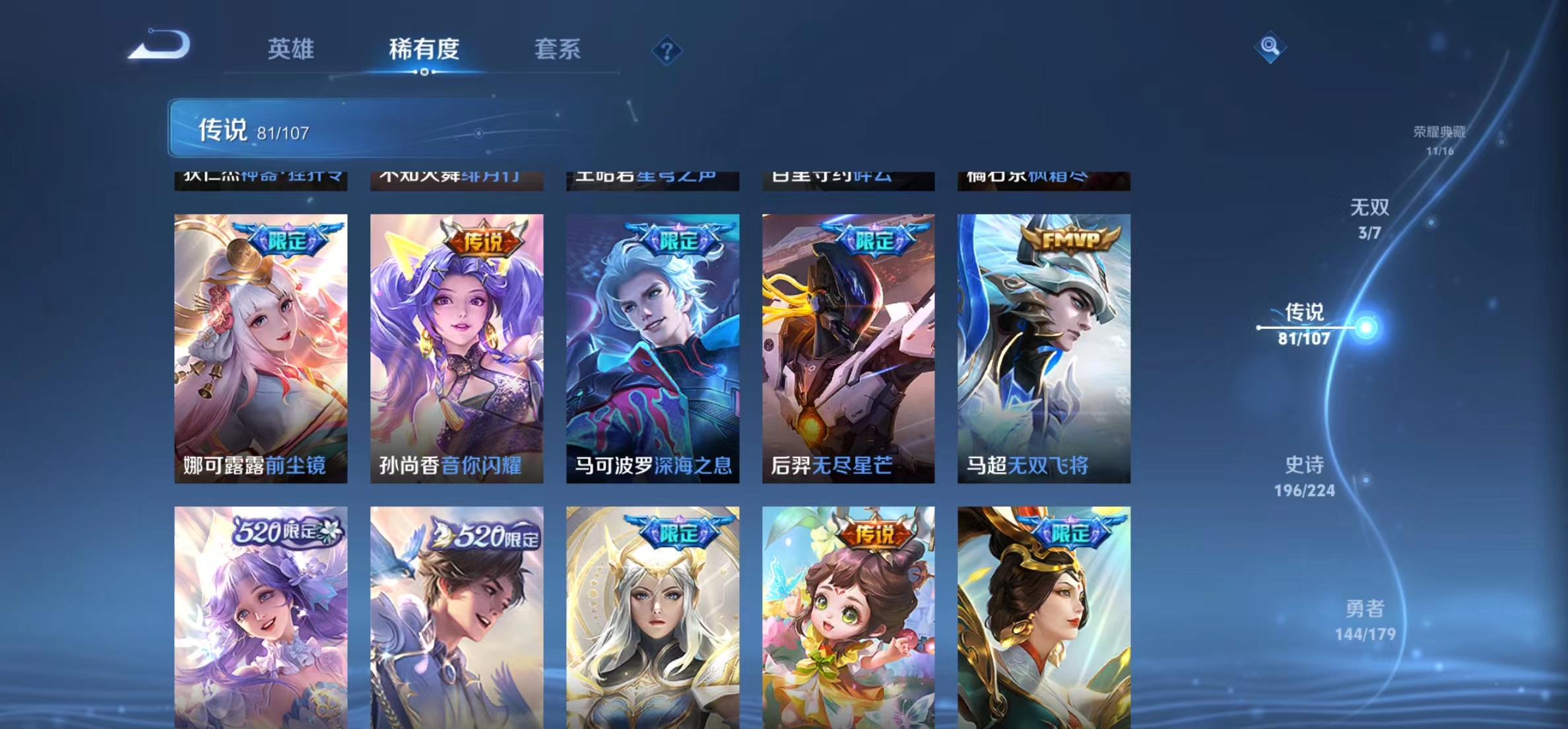
Task: Click the question mark help icon
Action: pos(668,52)
